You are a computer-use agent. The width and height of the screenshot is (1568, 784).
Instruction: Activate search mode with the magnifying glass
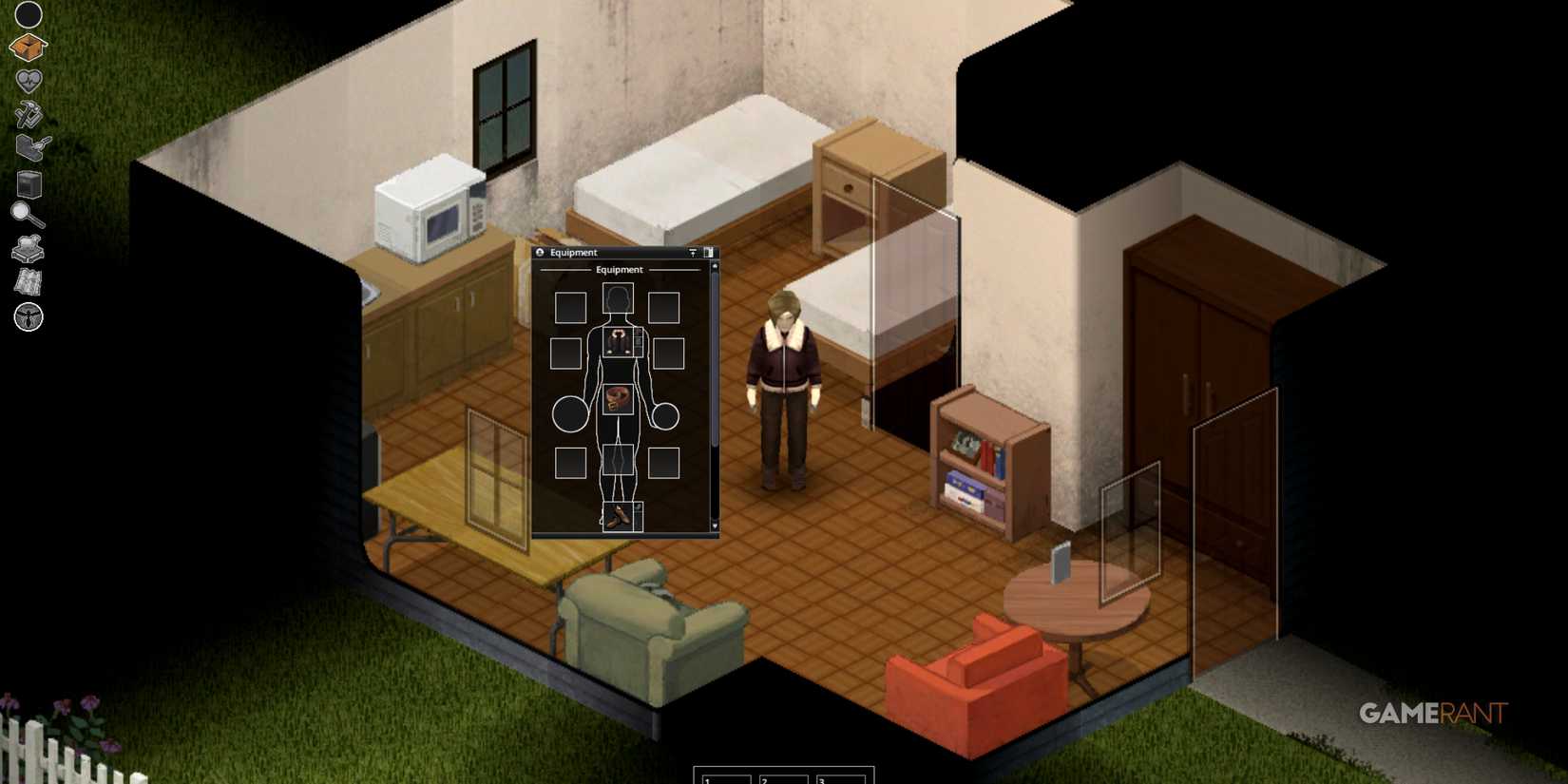coord(26,215)
